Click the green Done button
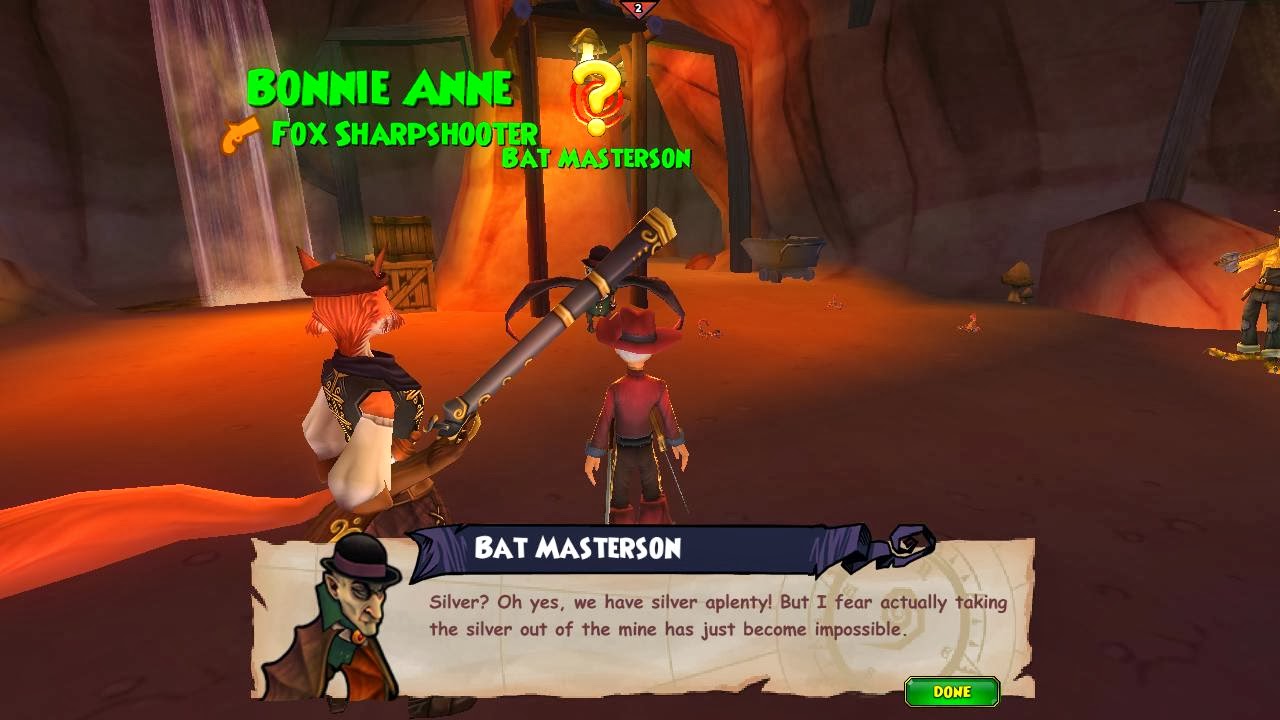 pos(951,691)
